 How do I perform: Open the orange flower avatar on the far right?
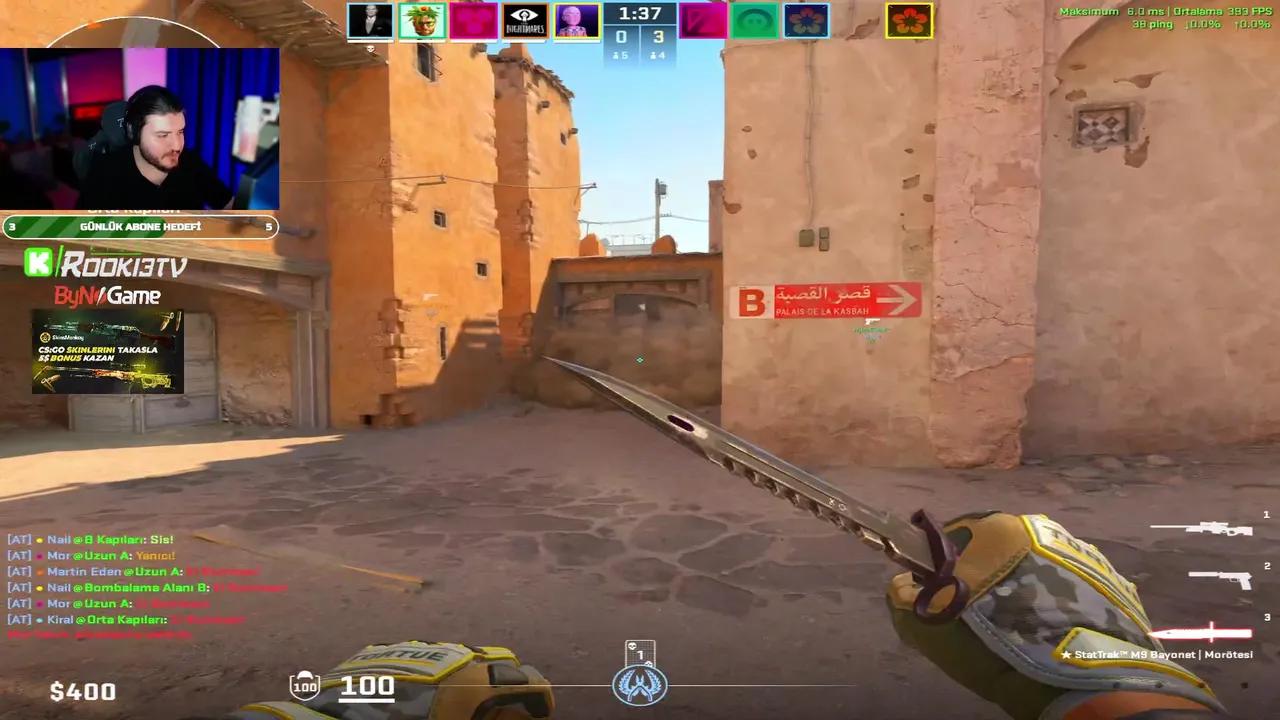coord(911,21)
